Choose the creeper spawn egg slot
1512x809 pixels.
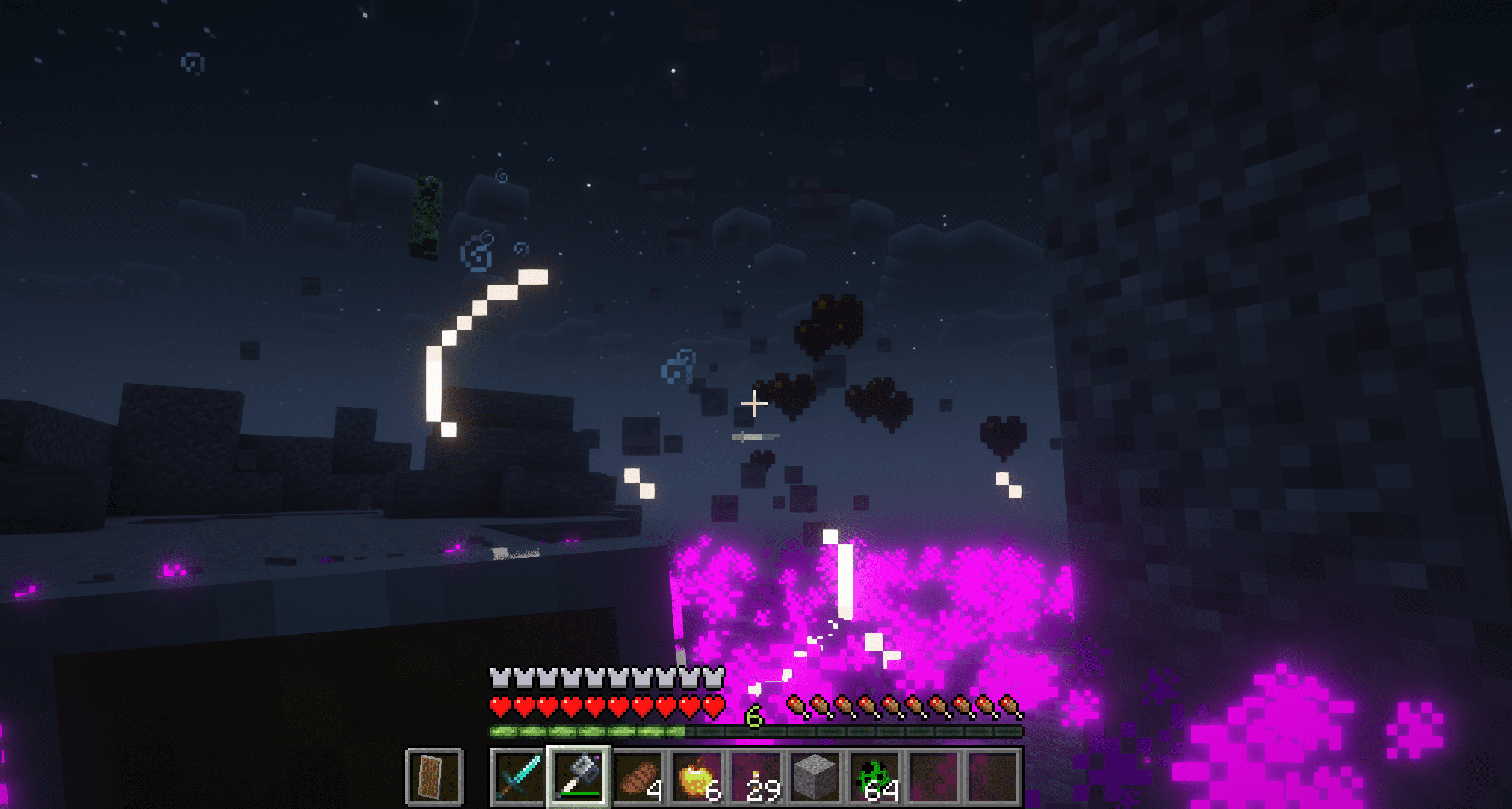pos(876,776)
